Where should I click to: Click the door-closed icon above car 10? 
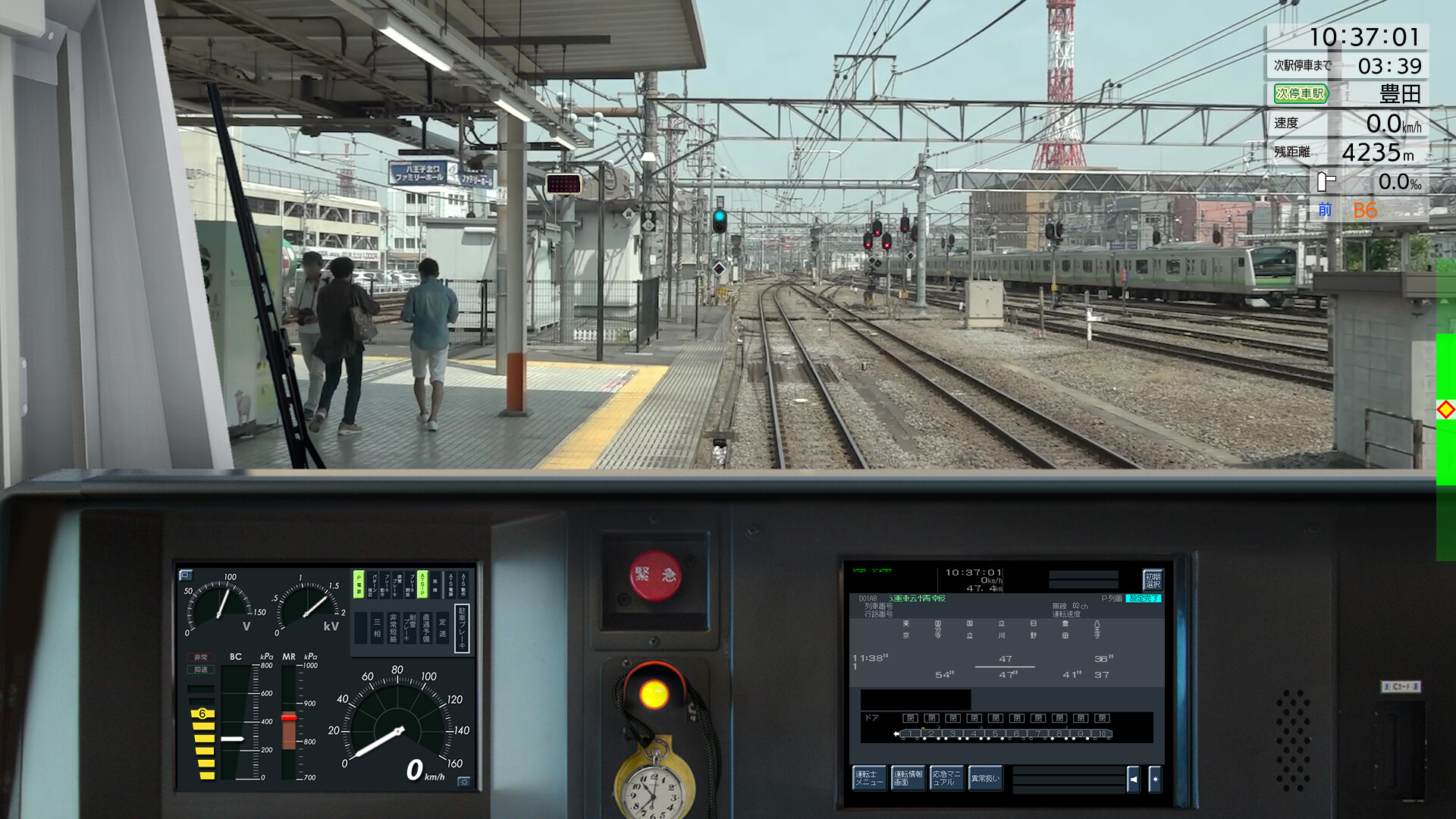(x=1102, y=718)
